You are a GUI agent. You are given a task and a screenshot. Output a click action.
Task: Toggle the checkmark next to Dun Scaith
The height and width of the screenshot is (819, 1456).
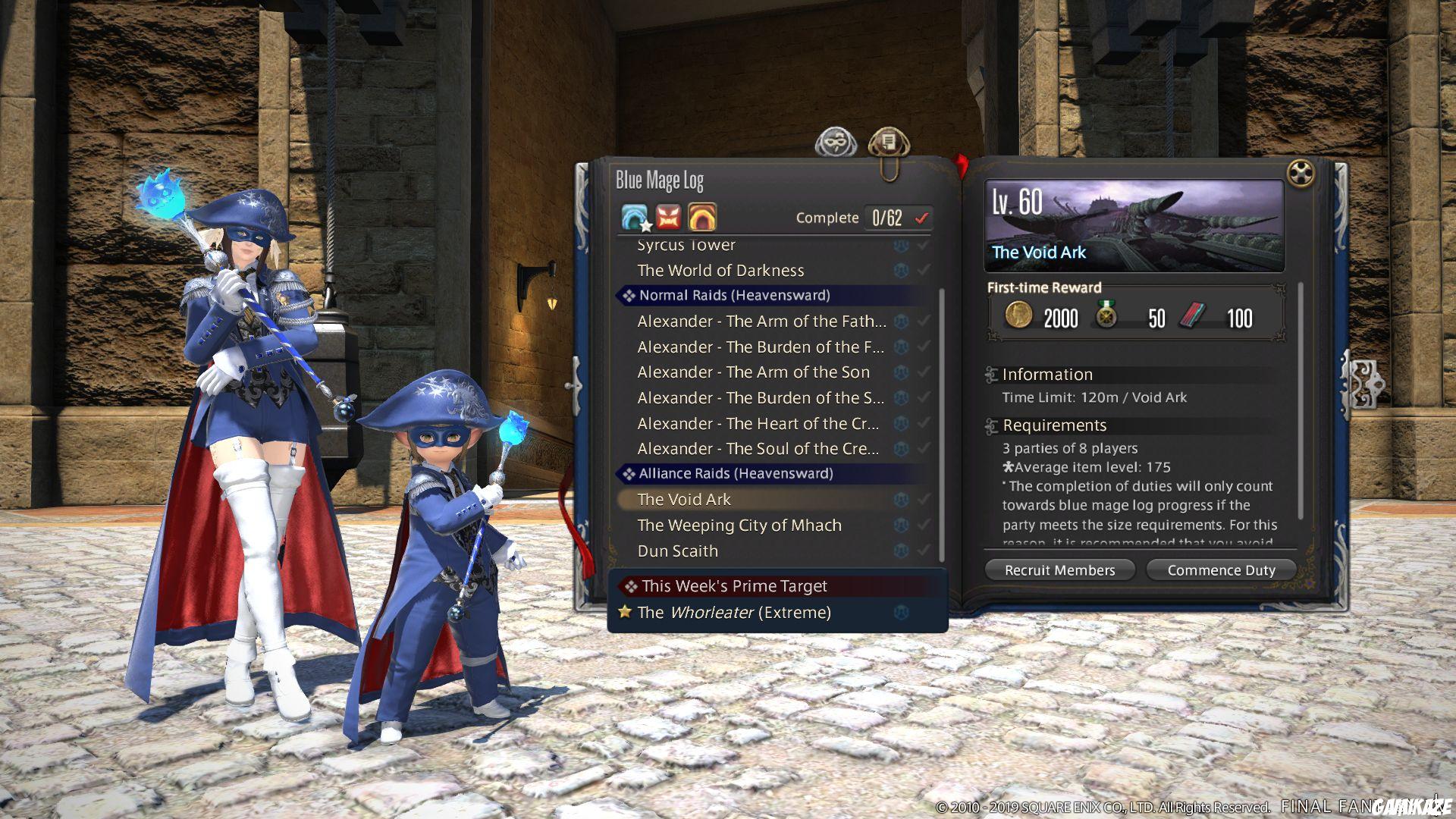pyautogui.click(x=924, y=551)
